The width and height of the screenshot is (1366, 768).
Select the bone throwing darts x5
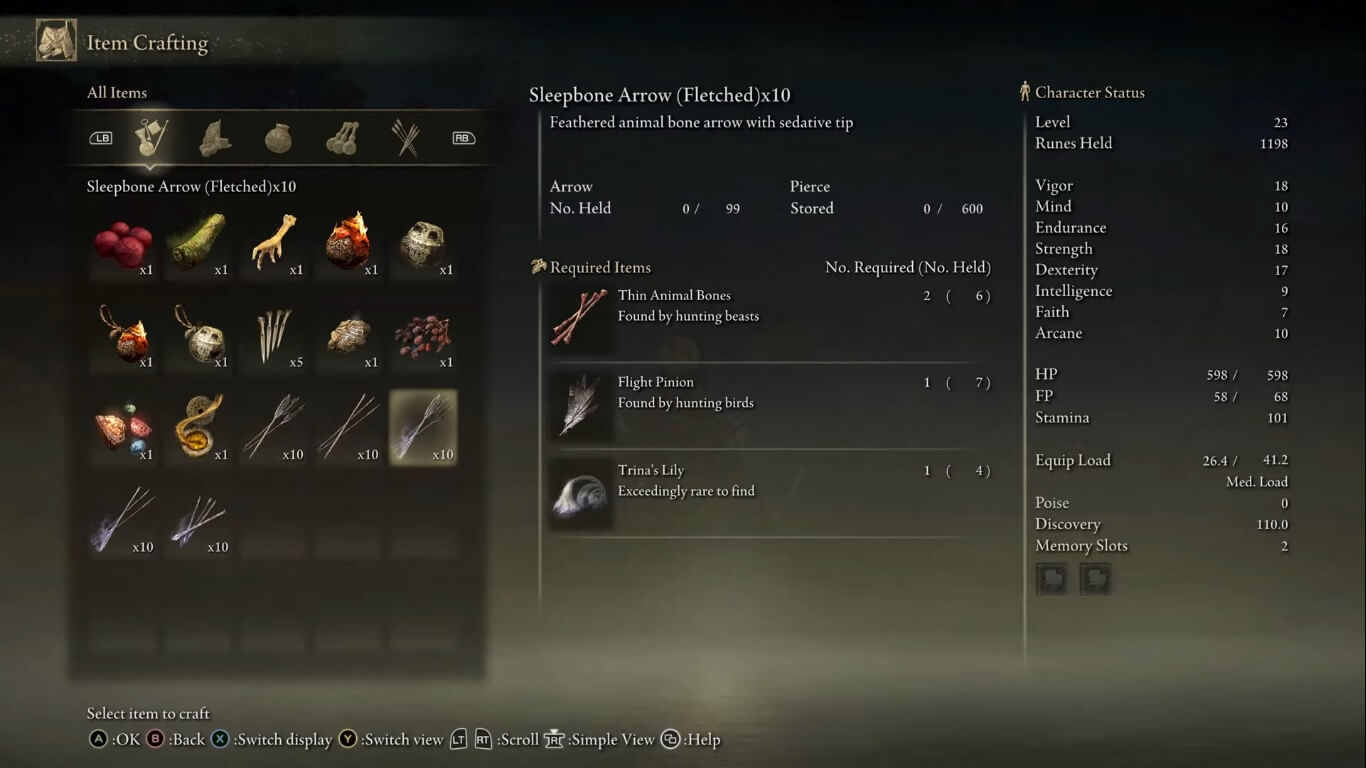[x=273, y=336]
